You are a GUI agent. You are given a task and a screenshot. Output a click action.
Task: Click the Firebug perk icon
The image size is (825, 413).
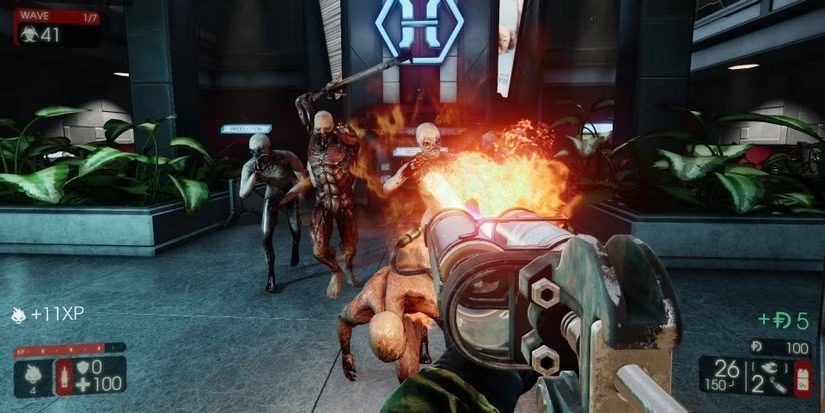click(32, 374)
